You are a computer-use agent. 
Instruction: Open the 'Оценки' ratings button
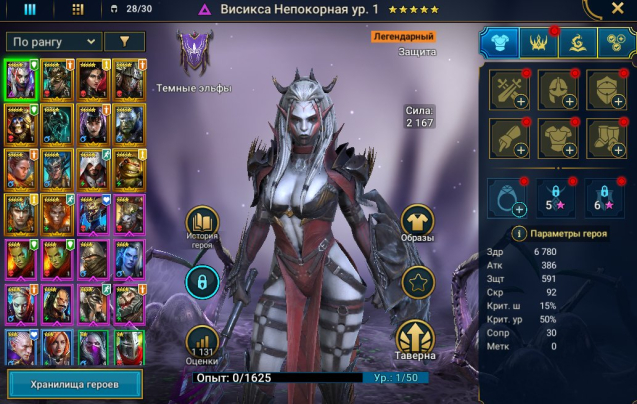[201, 342]
